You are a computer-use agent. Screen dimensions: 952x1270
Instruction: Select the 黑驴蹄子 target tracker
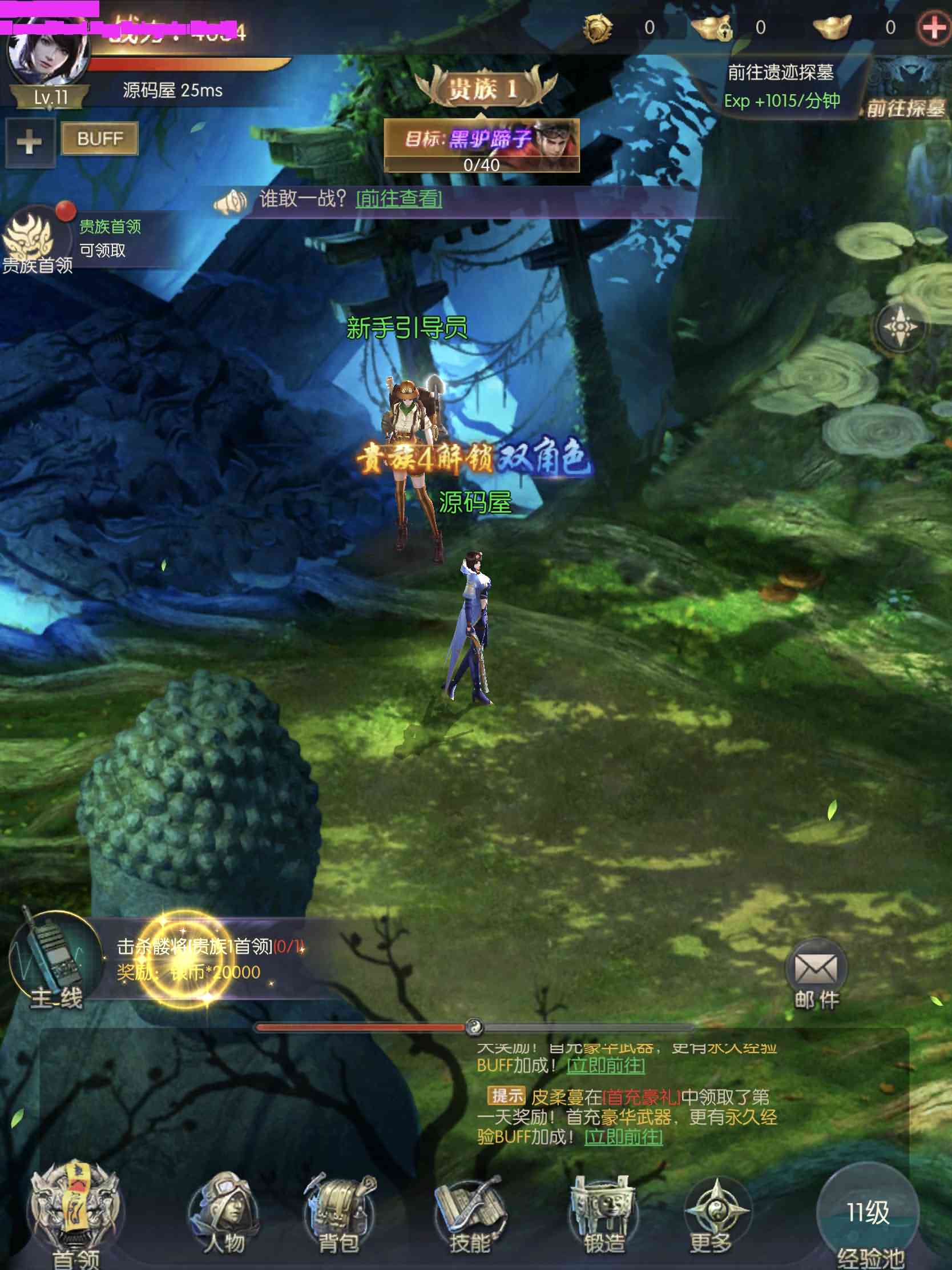482,144
